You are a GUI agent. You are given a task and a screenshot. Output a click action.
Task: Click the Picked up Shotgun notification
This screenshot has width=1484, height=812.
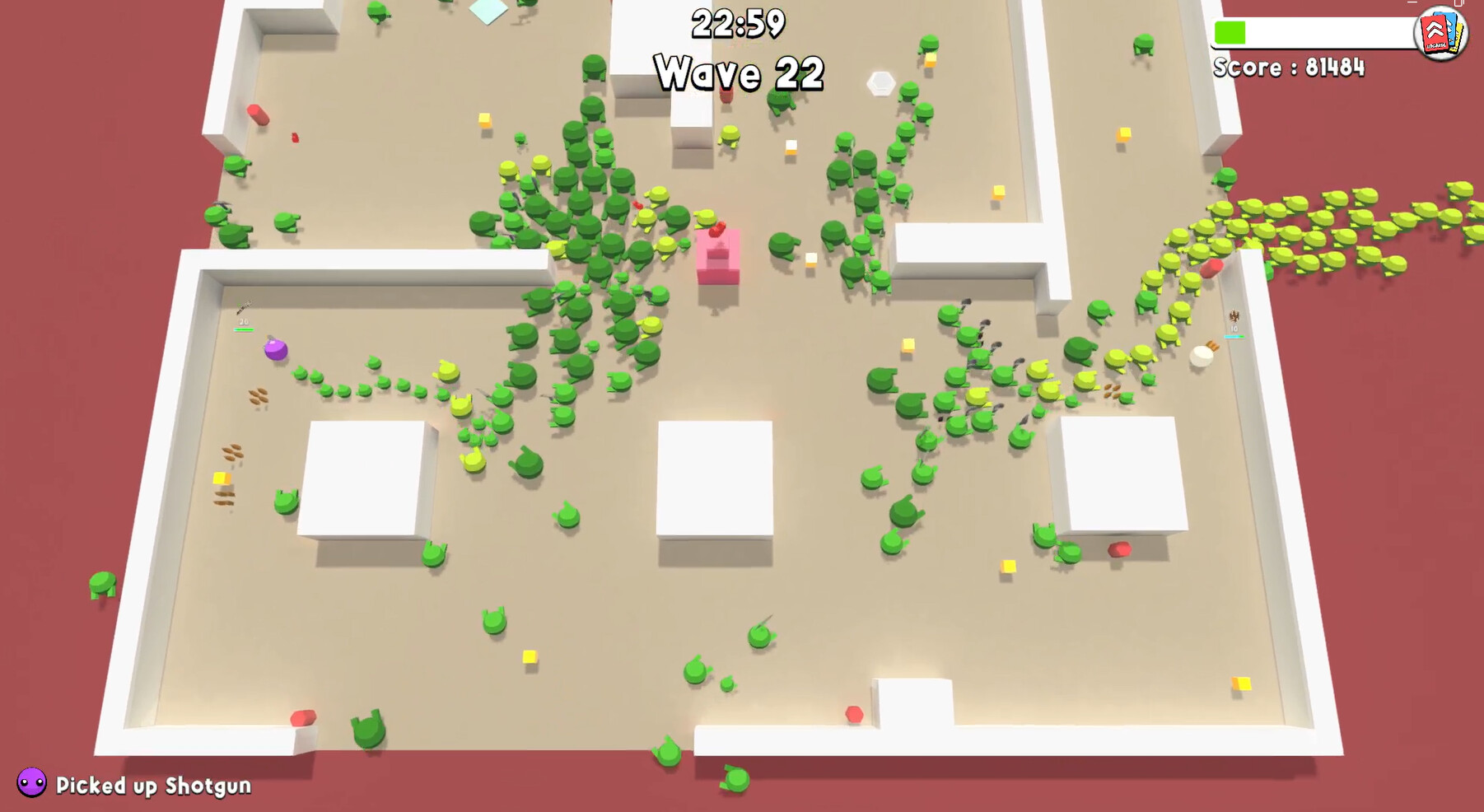[151, 786]
